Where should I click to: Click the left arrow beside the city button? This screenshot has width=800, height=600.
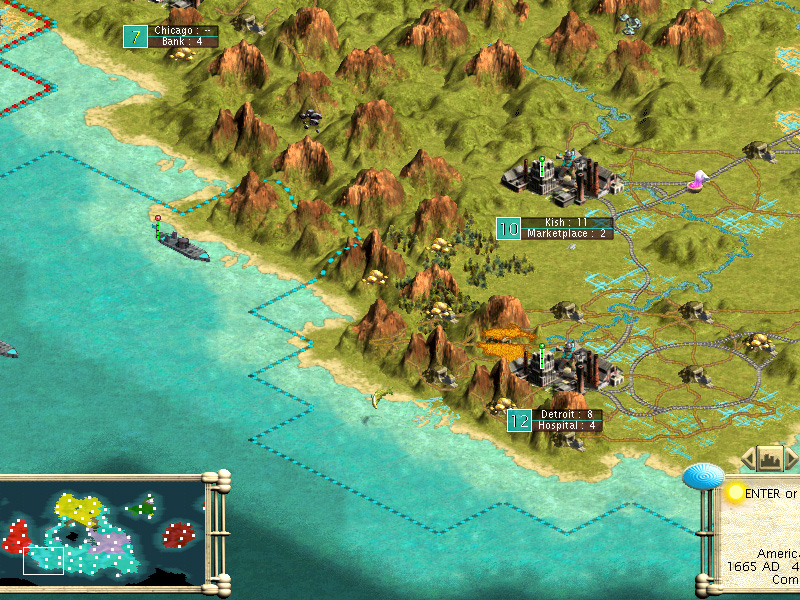click(x=747, y=460)
